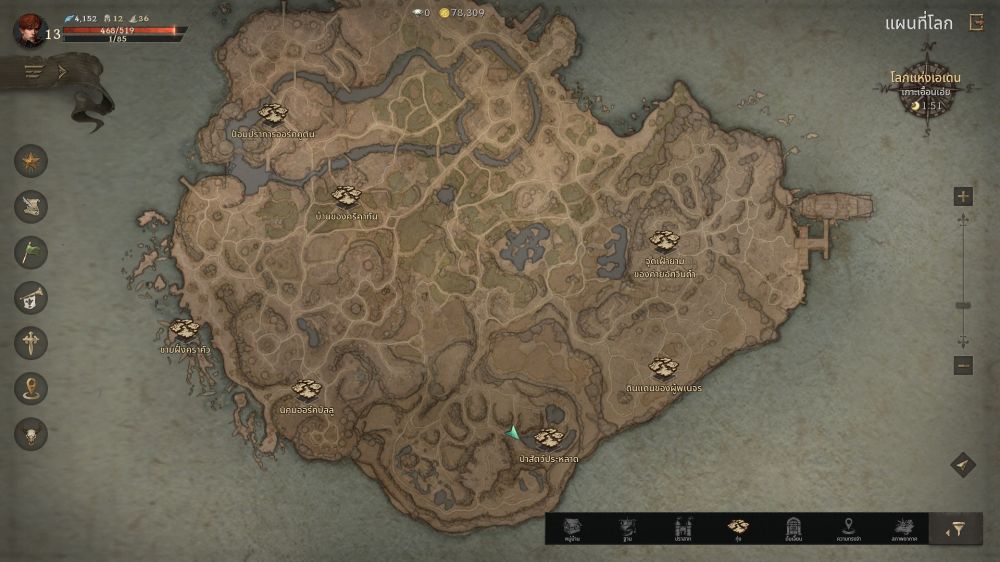Close the world map with the exit icon
This screenshot has width=1000, height=562.
coord(976,24)
